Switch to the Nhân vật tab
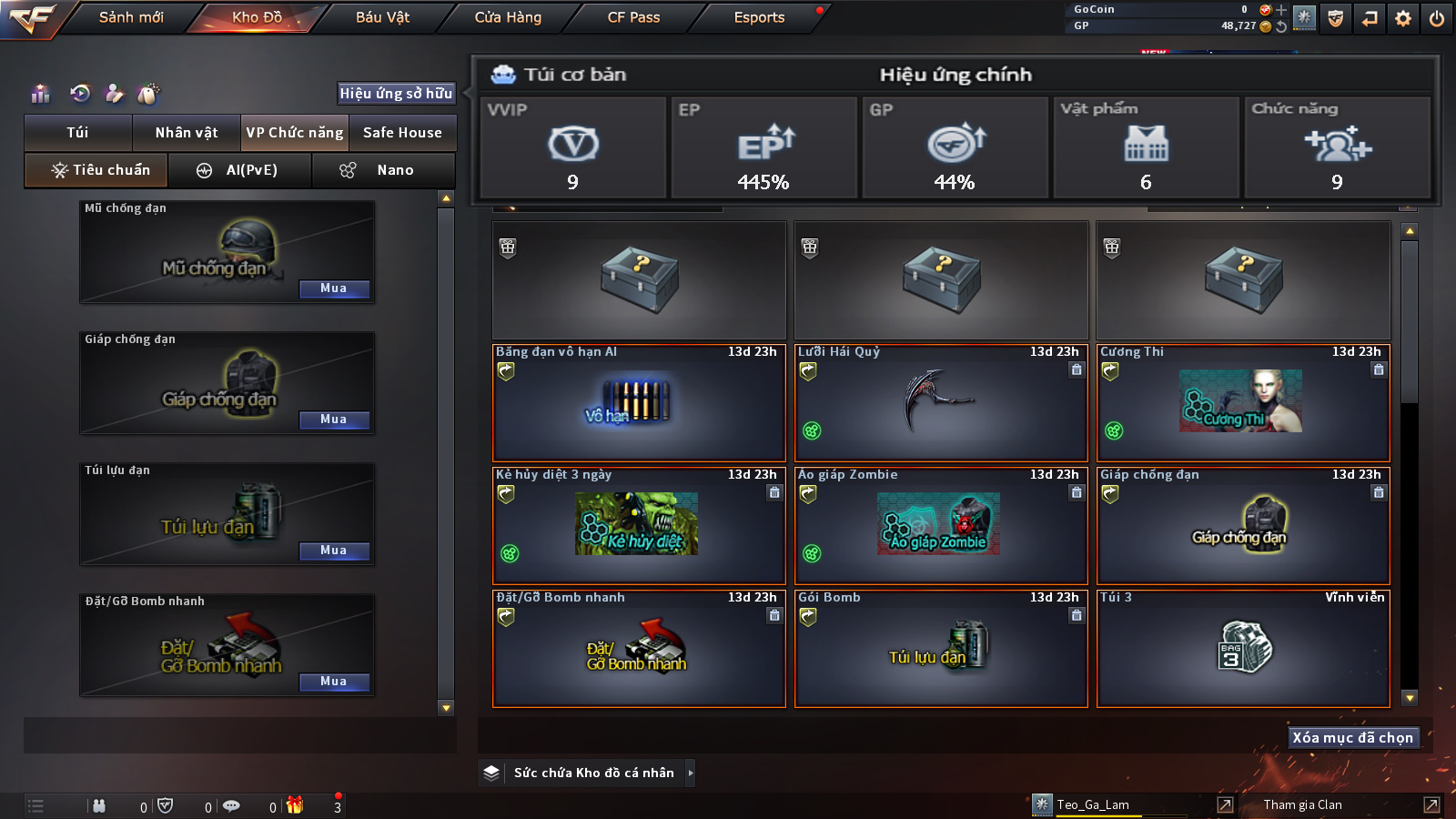This screenshot has height=819, width=1456. (x=187, y=133)
